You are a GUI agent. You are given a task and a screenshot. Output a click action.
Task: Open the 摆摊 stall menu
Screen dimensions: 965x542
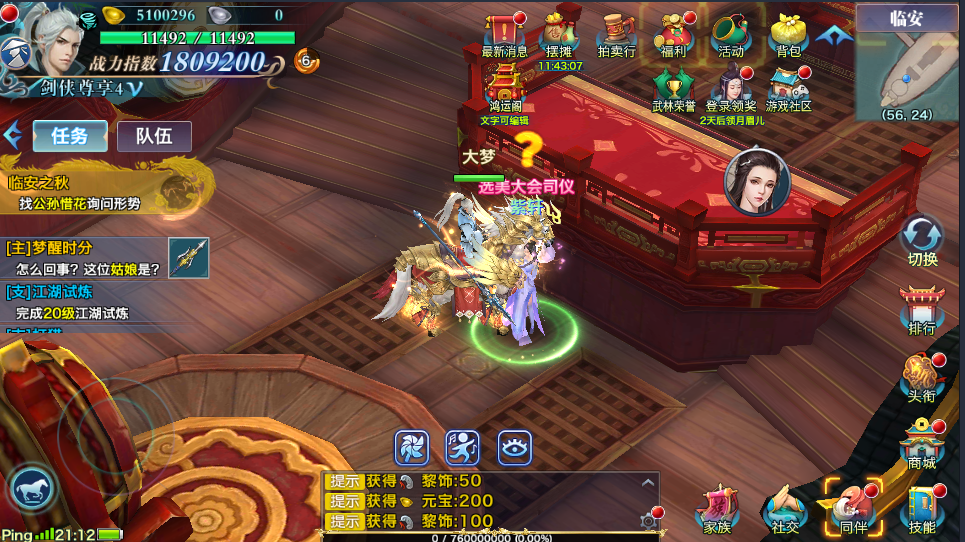click(x=559, y=34)
